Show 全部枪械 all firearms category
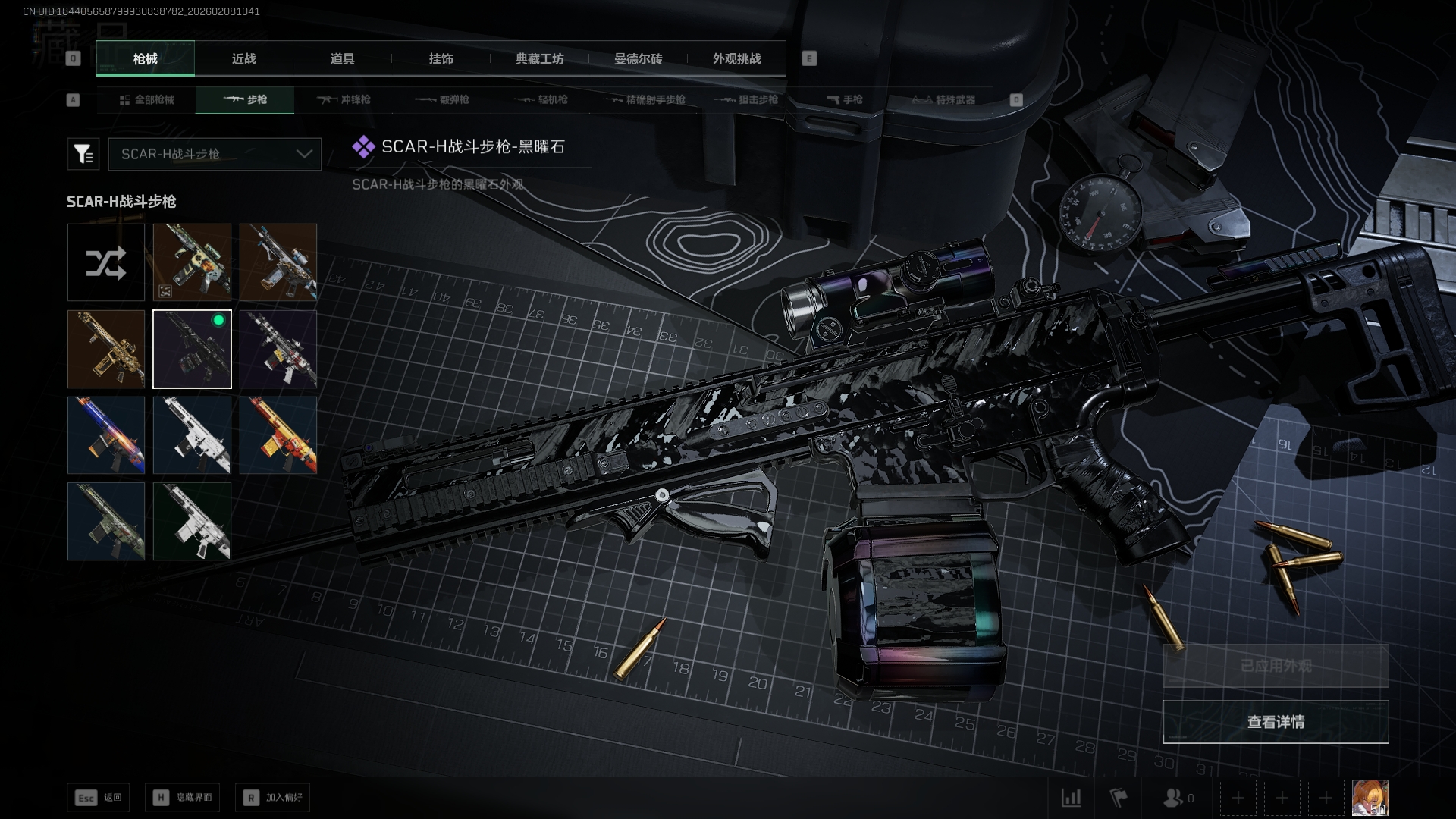Screen dimensions: 1456x819 pos(146,99)
